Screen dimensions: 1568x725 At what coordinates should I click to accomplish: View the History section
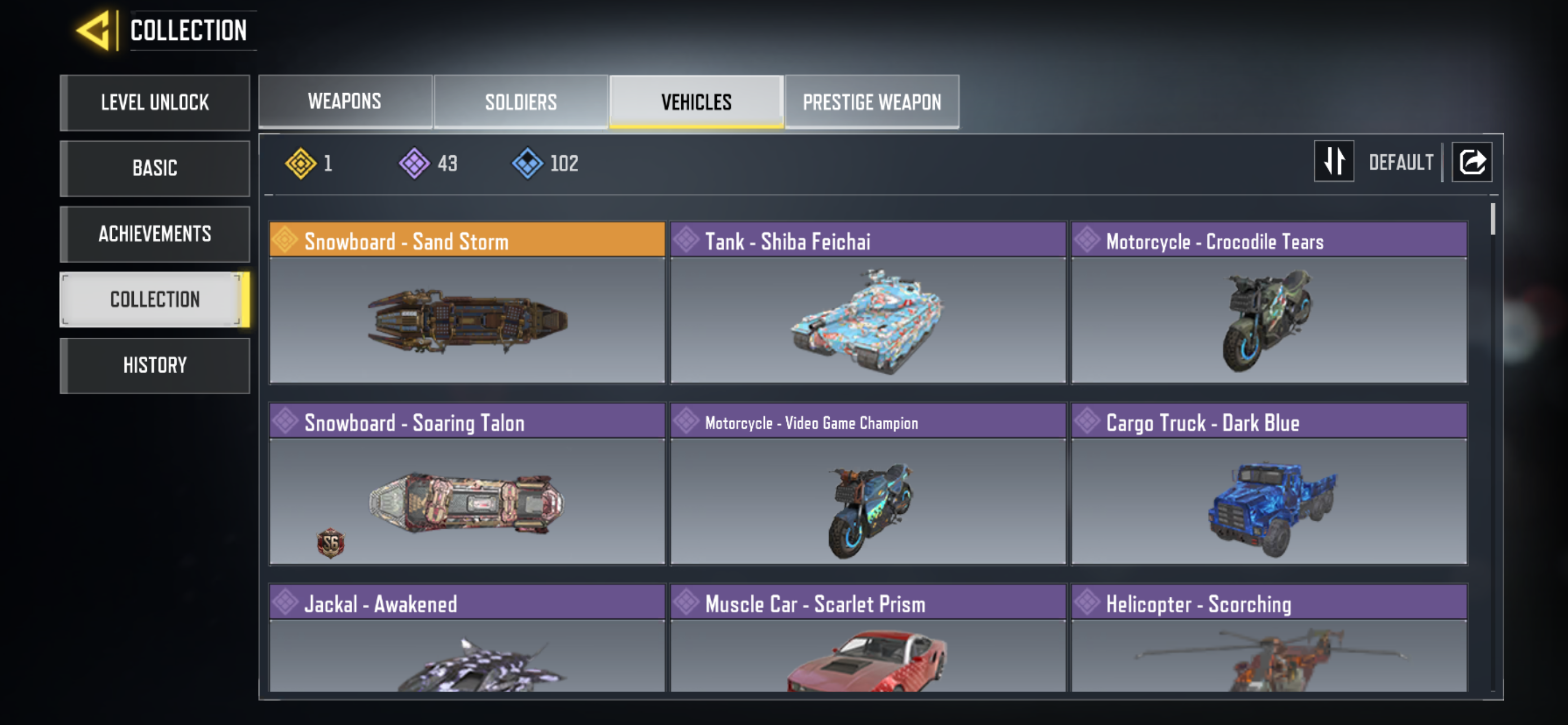(155, 365)
